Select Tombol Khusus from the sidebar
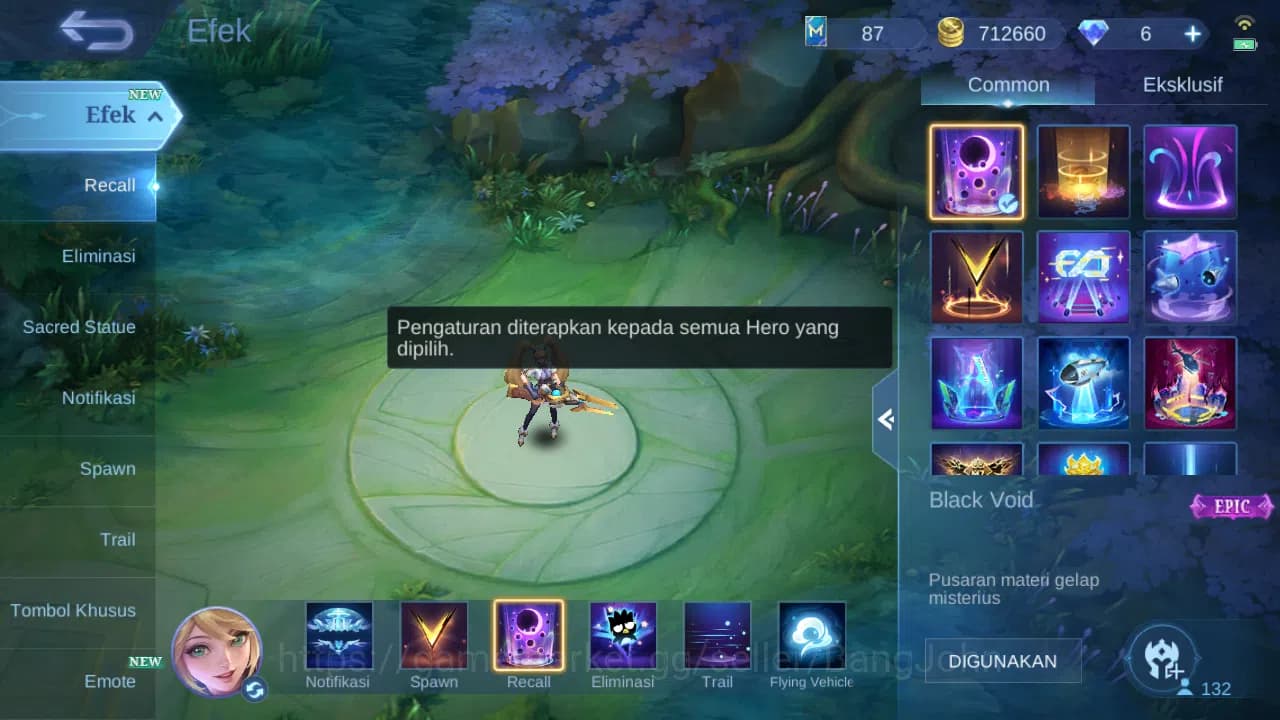1280x720 pixels. [x=73, y=610]
